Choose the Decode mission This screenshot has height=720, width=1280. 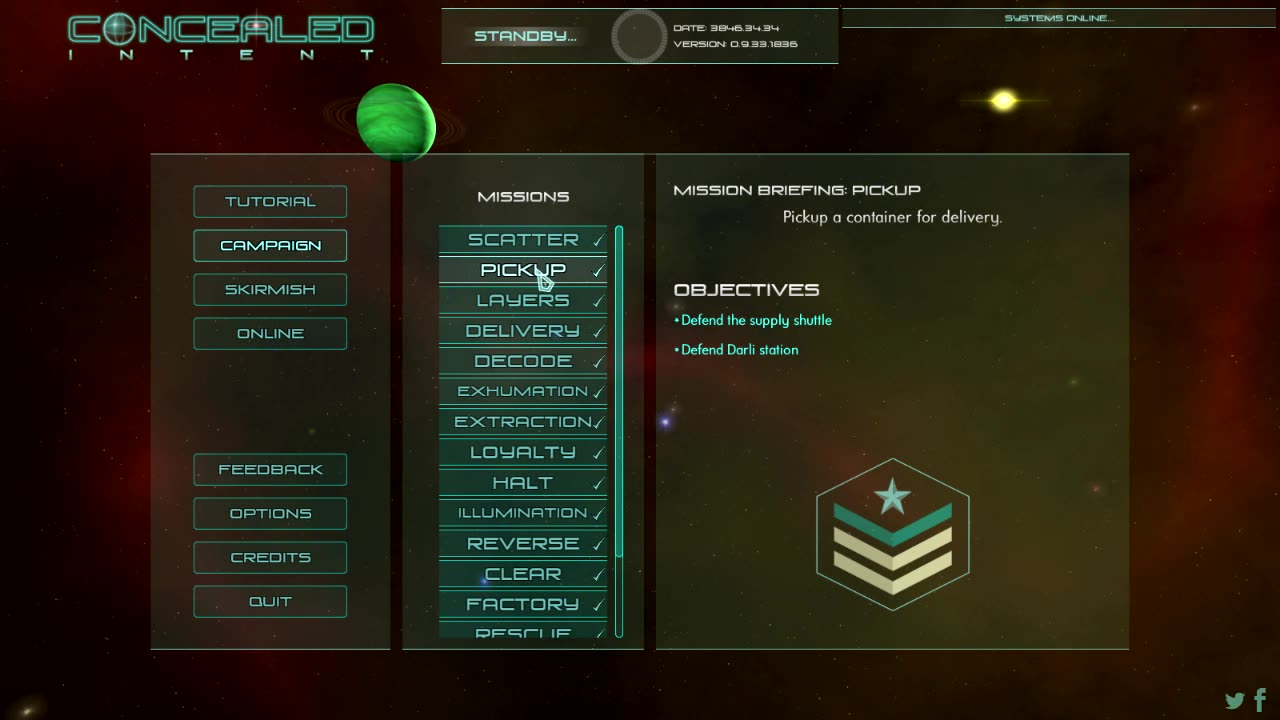(523, 361)
